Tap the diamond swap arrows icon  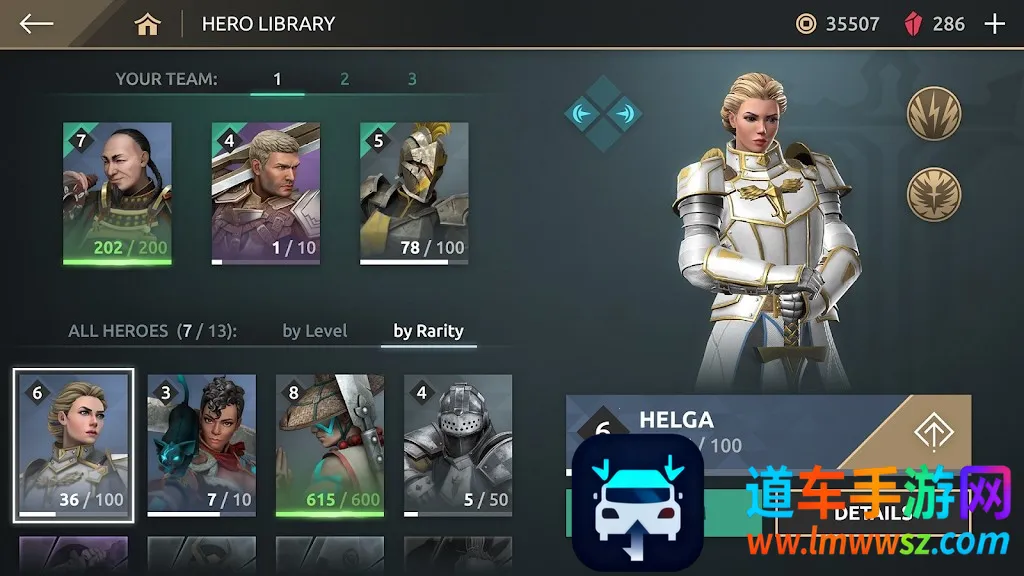point(603,113)
